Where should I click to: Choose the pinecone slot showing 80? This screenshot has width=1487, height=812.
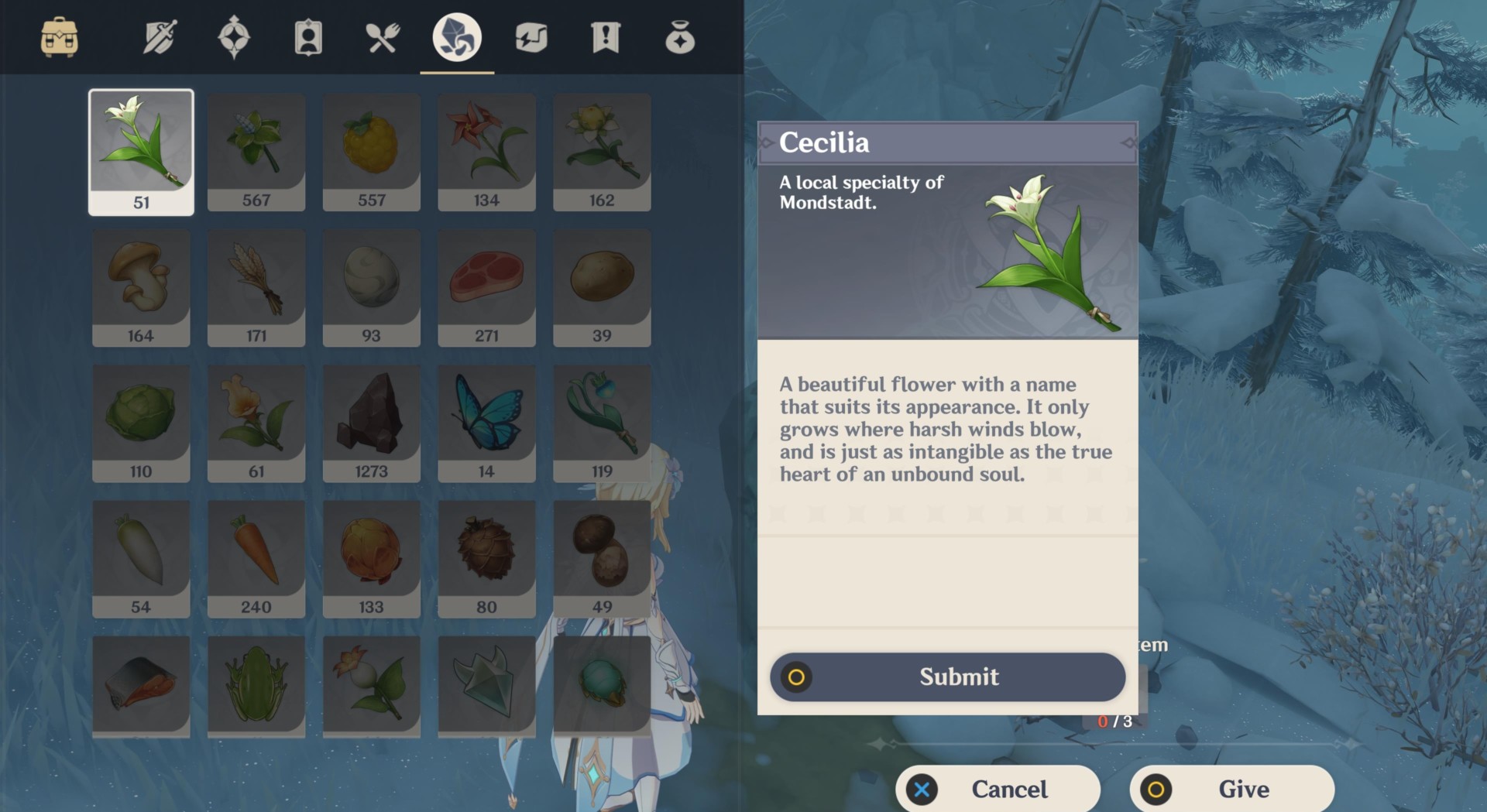(x=486, y=559)
